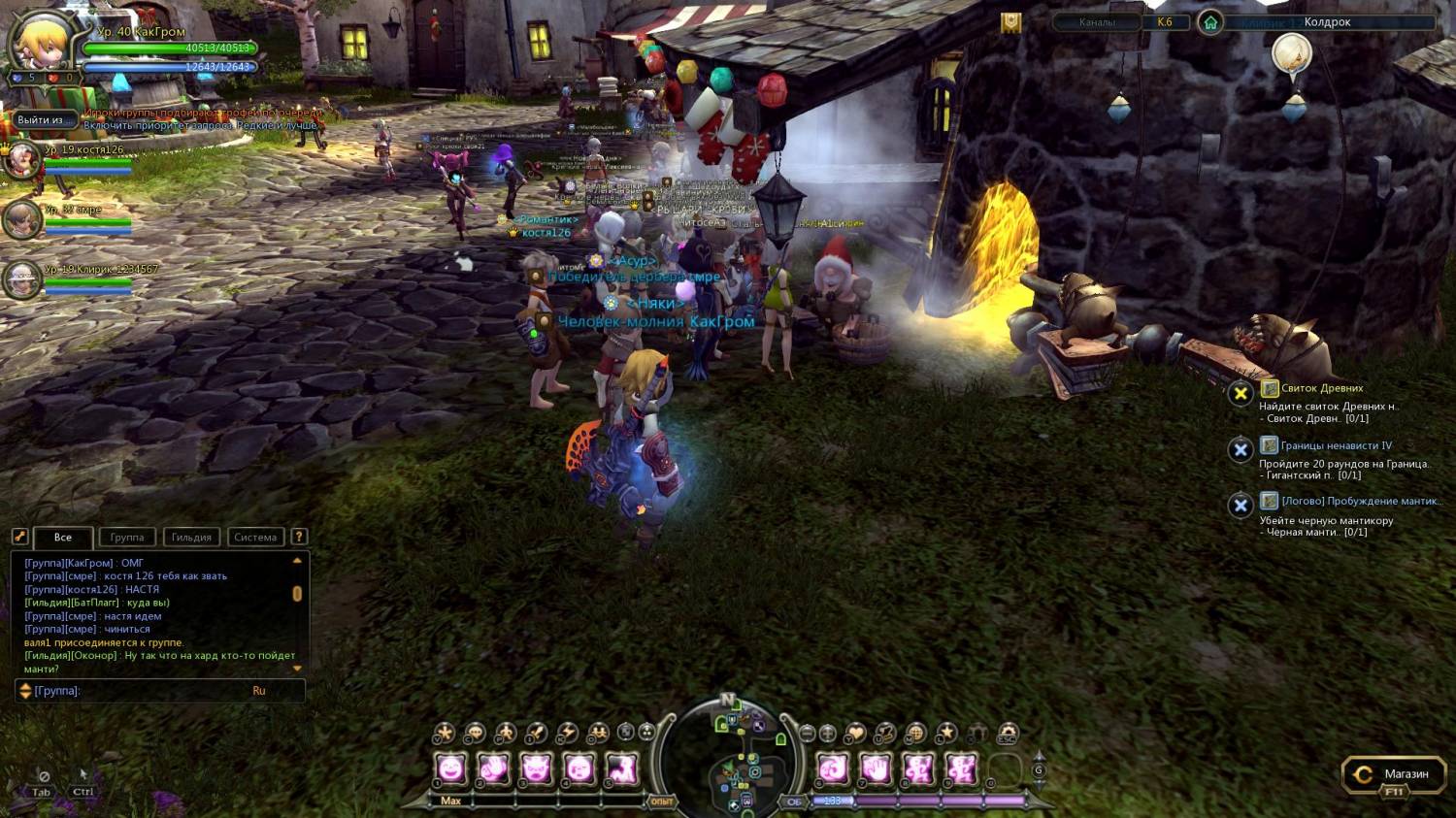The width and height of the screenshot is (1456, 818).
Task: Select the Все chat tab
Action: [63, 537]
